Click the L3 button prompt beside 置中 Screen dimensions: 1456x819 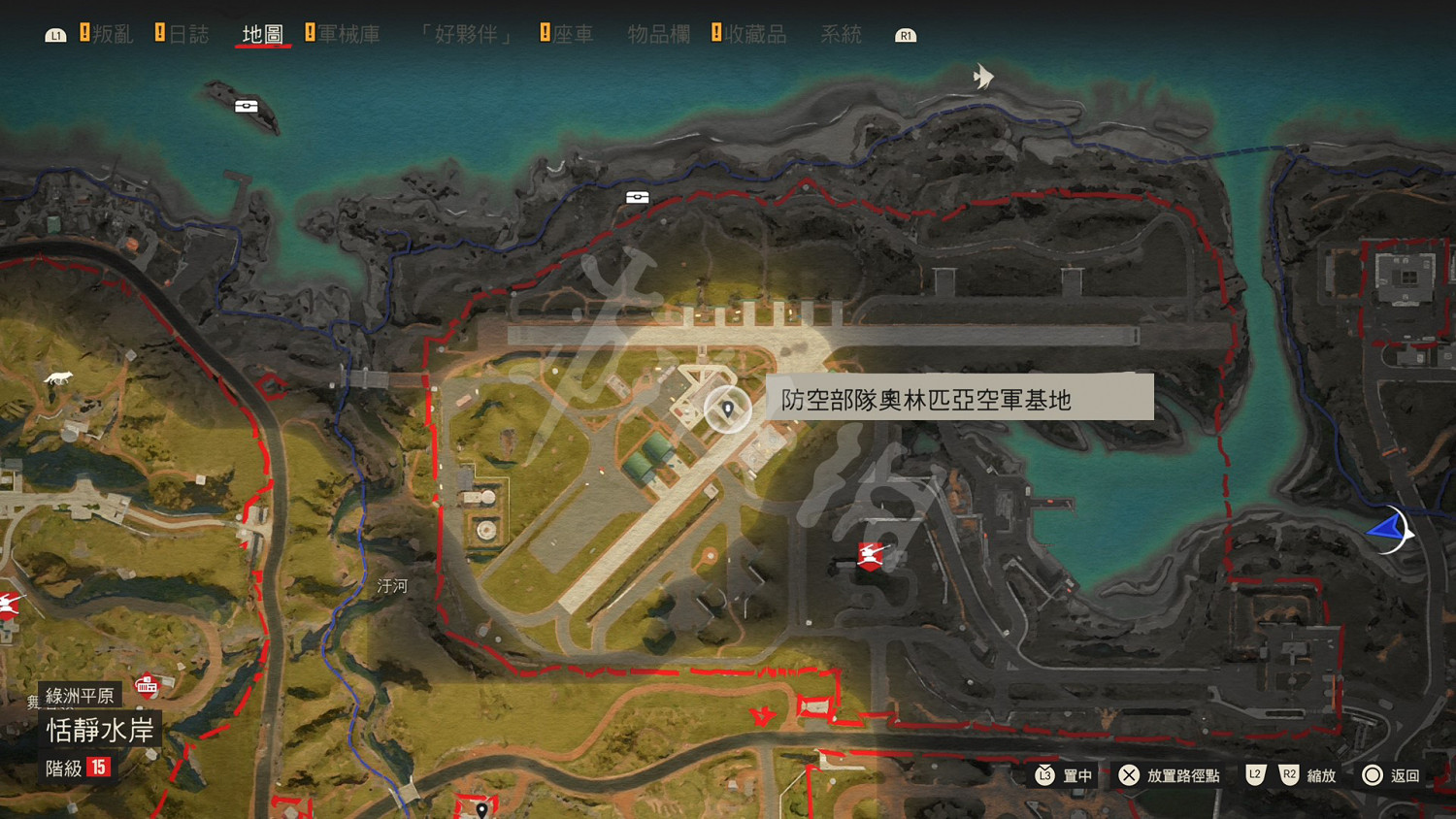click(1043, 775)
